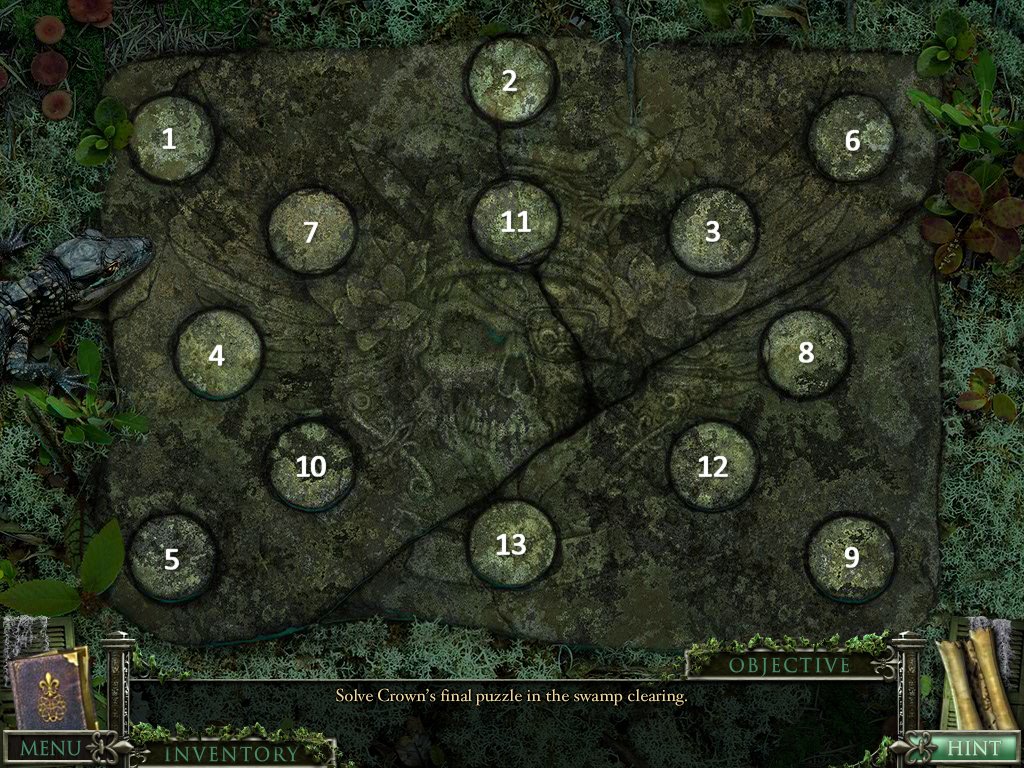Viewport: 1024px width, 768px height.
Task: Select stone disc number 2
Action: pos(510,80)
